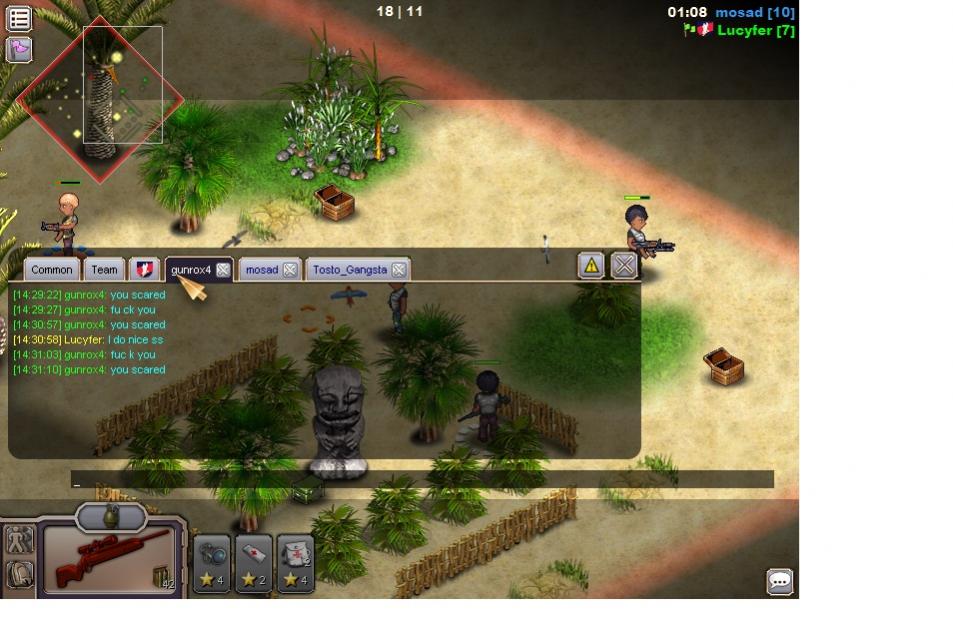Close the gunrox4 chat tab

click(x=223, y=269)
